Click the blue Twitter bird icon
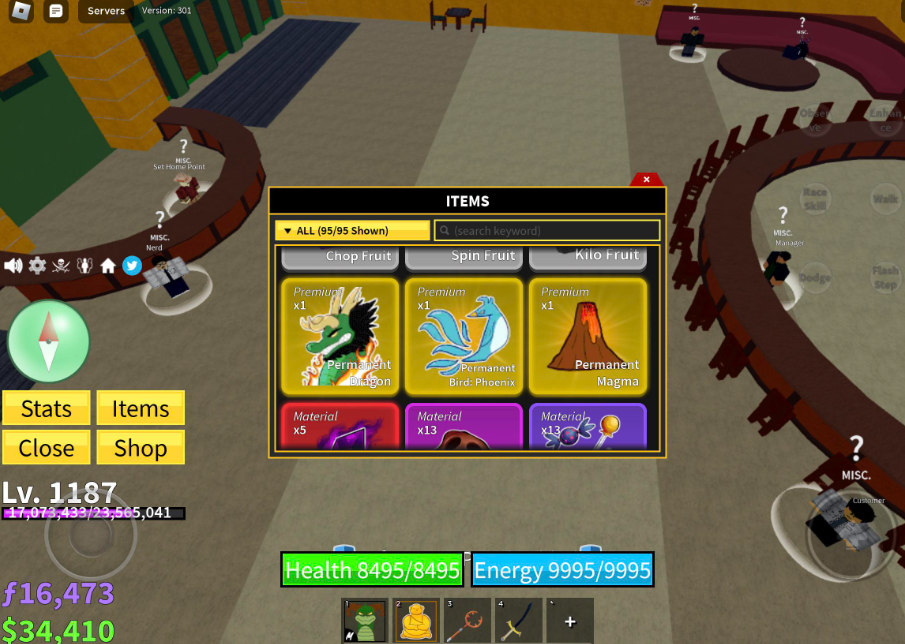 (x=131, y=265)
